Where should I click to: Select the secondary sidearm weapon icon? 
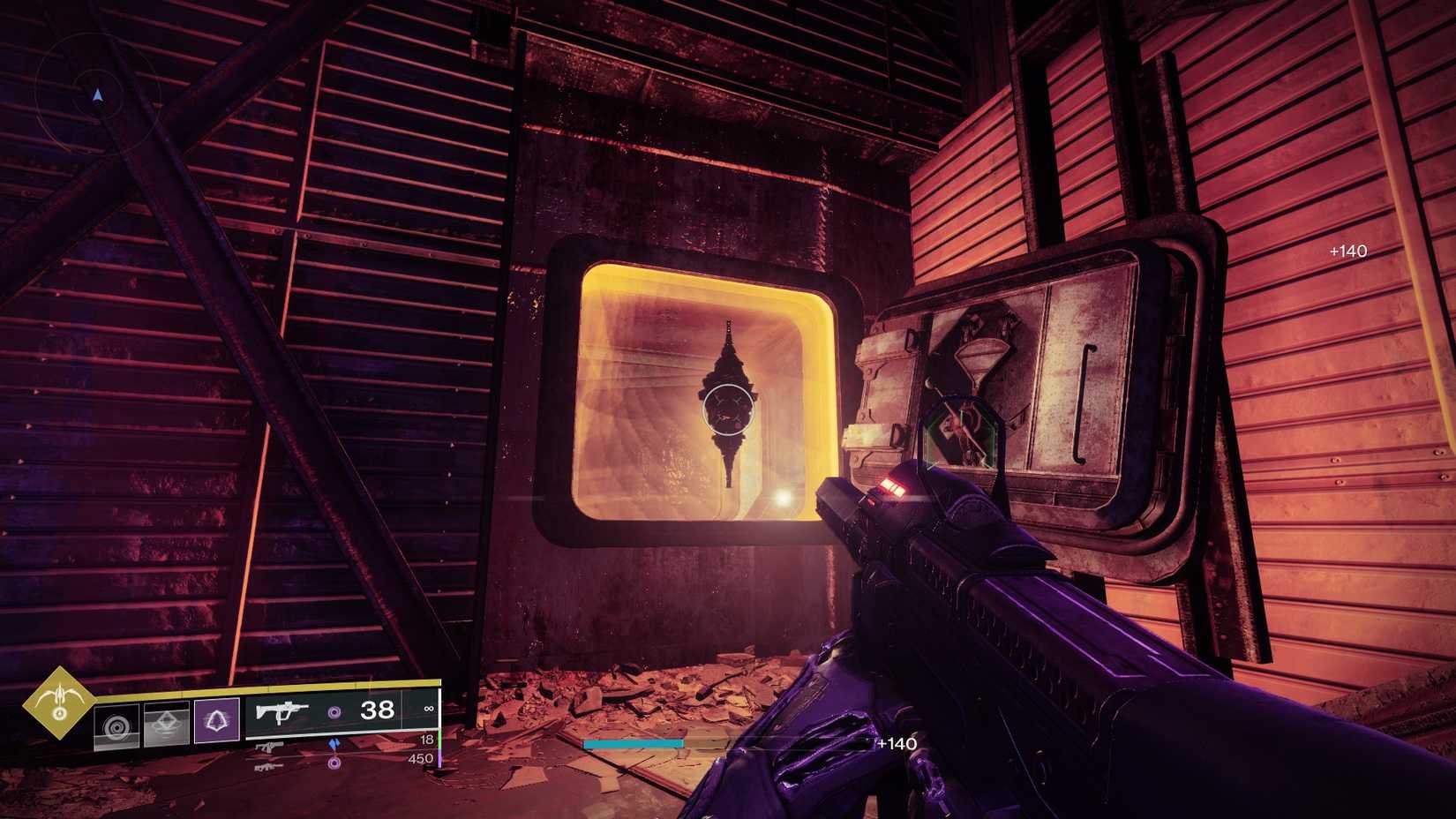tap(269, 748)
